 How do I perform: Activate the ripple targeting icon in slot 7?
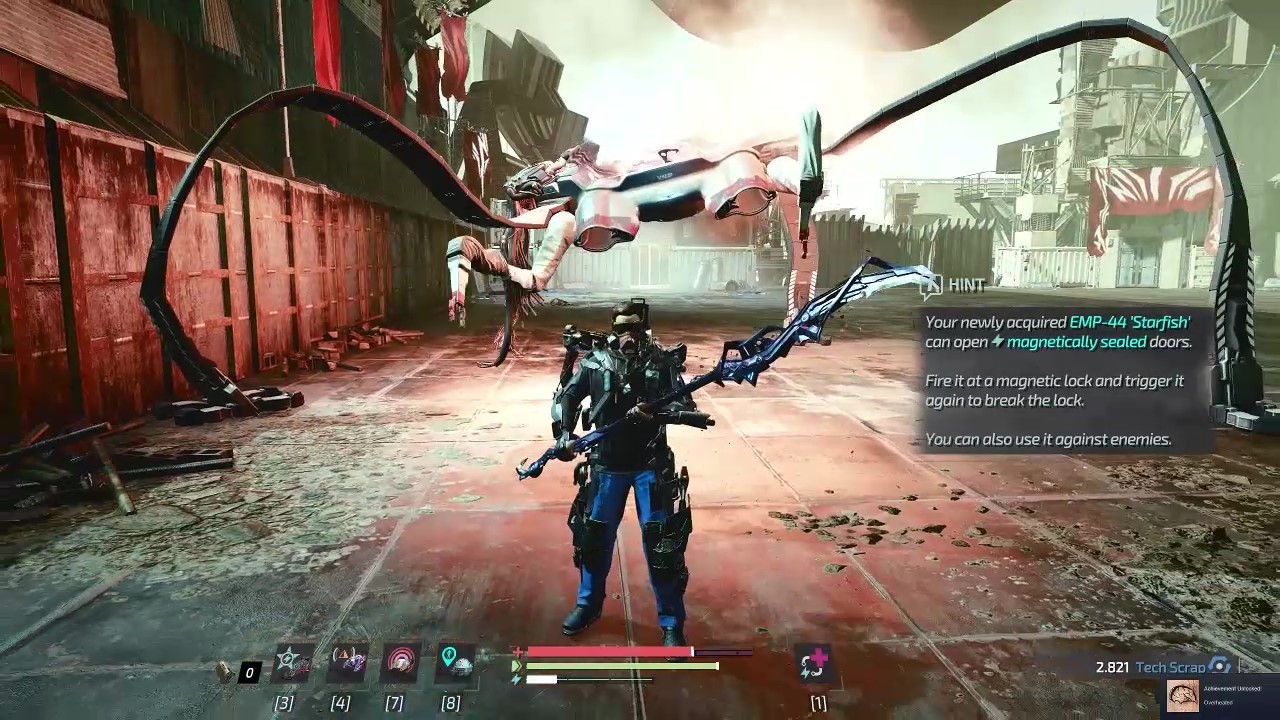click(400, 664)
